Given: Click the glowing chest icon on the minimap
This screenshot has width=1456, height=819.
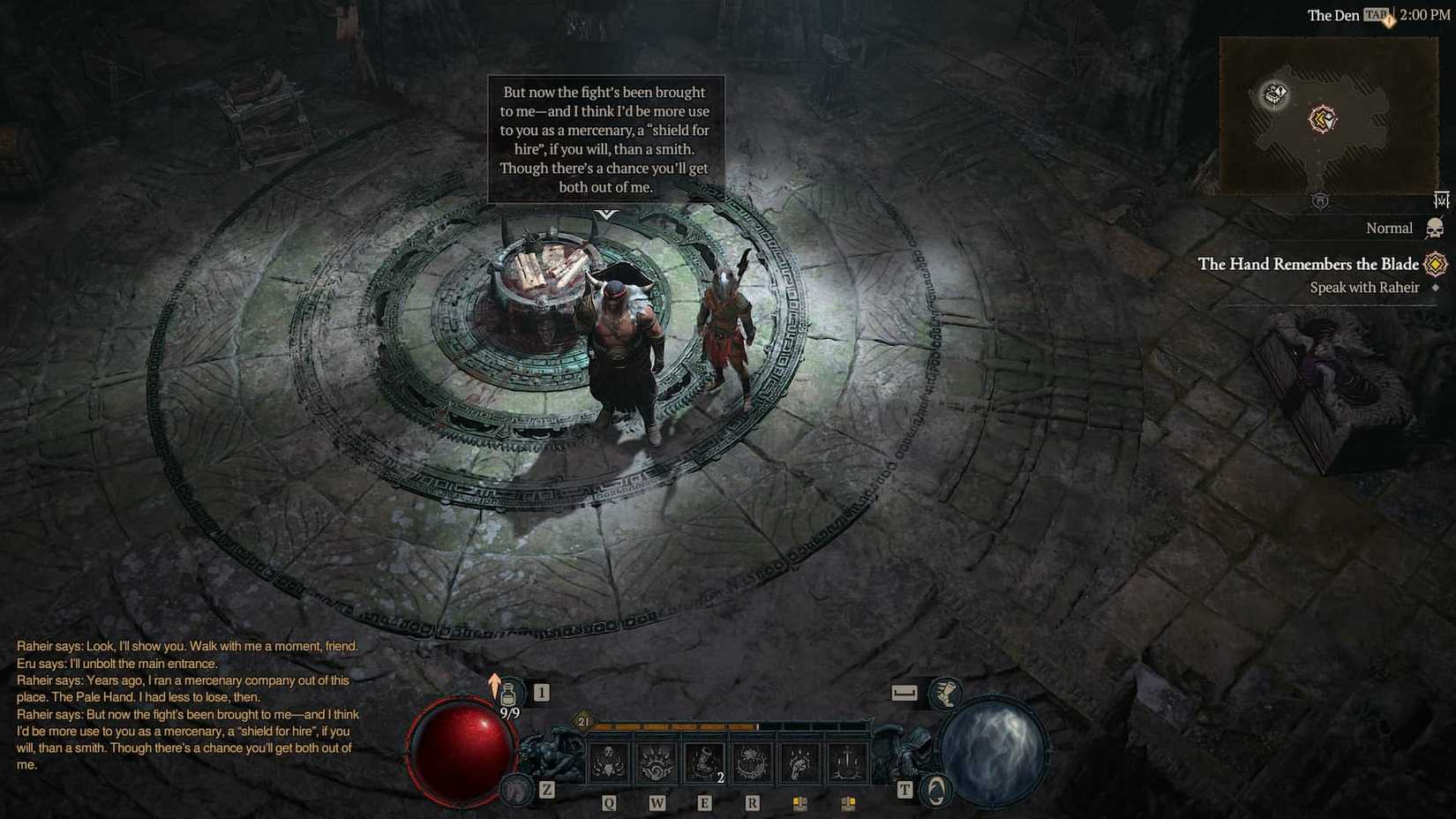Looking at the screenshot, I should point(1273,93).
